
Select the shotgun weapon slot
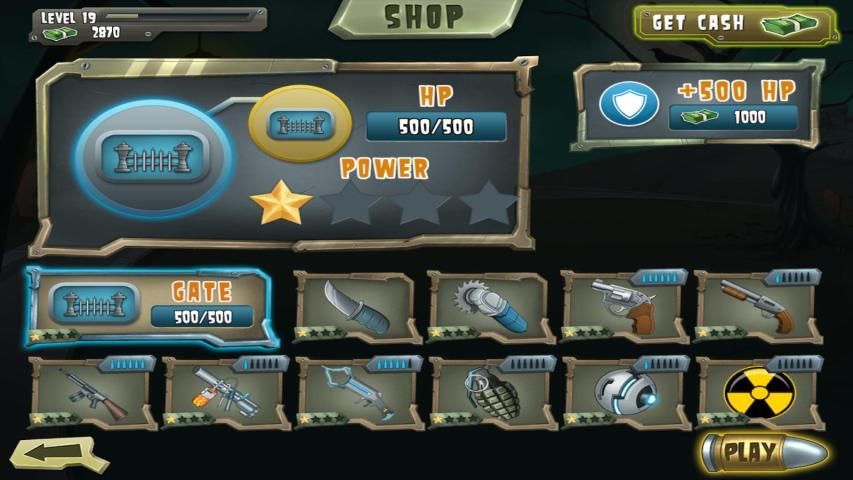pyautogui.click(x=757, y=305)
